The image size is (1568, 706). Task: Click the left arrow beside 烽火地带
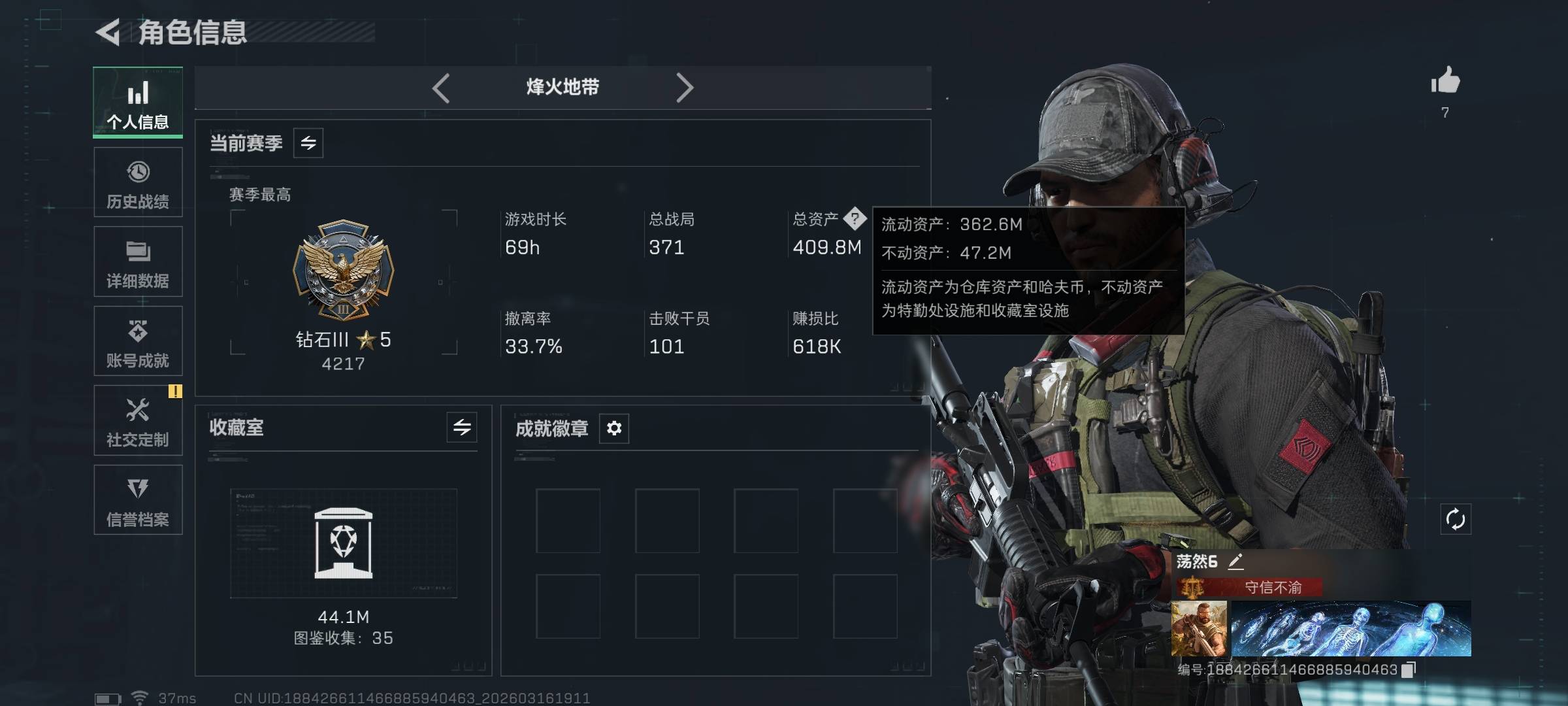441,88
